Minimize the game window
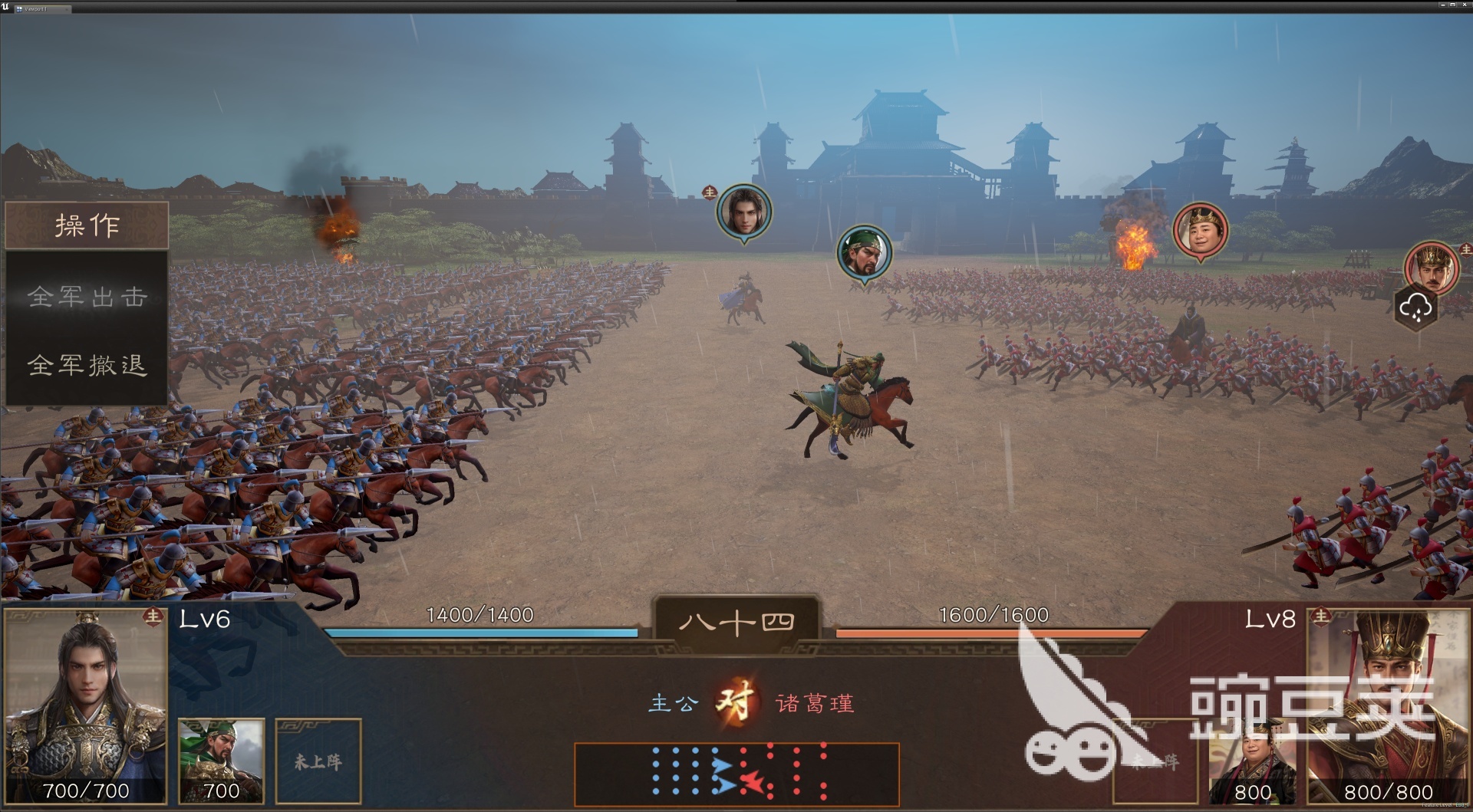The image size is (1473, 812). 1442,5
